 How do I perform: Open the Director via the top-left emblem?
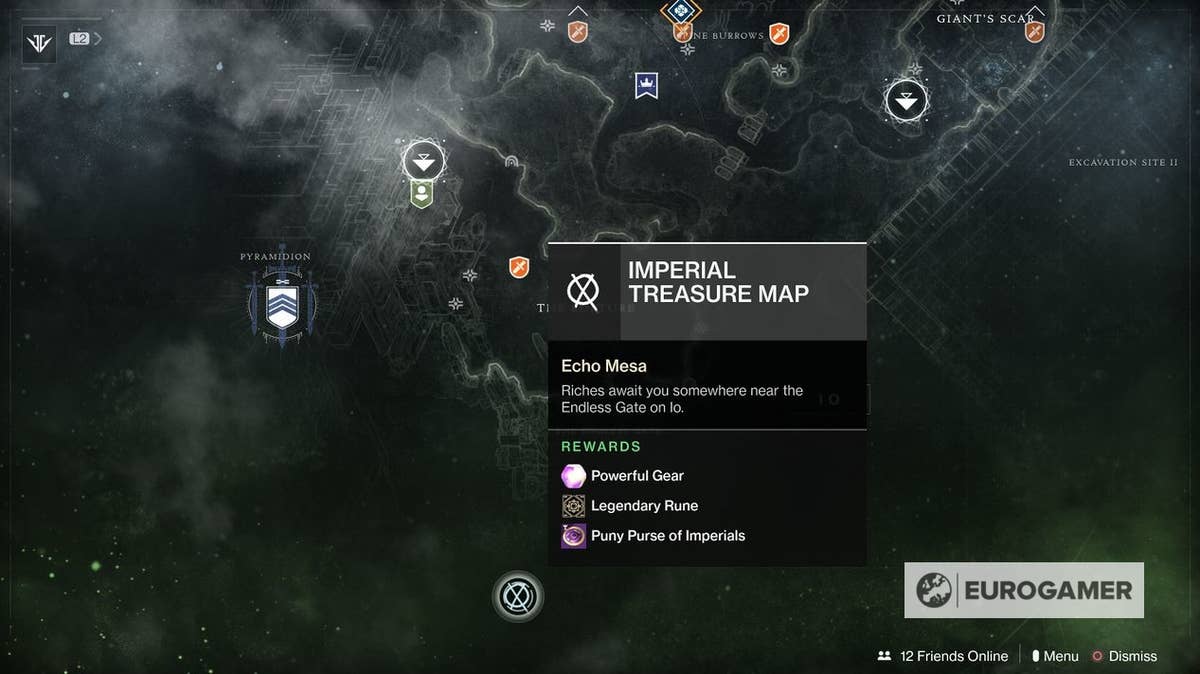pos(39,44)
